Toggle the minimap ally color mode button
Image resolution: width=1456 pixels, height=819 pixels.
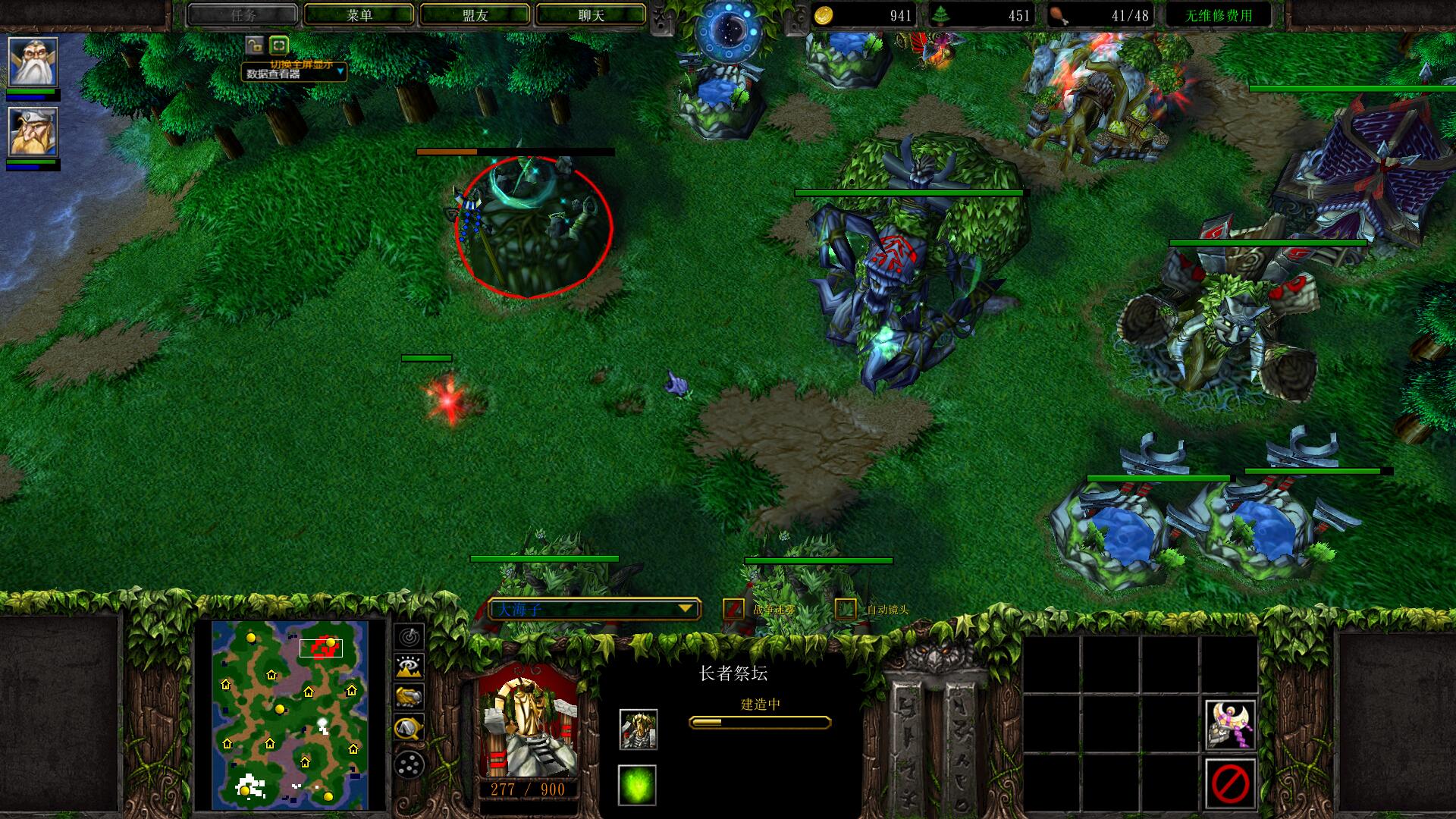tap(409, 698)
